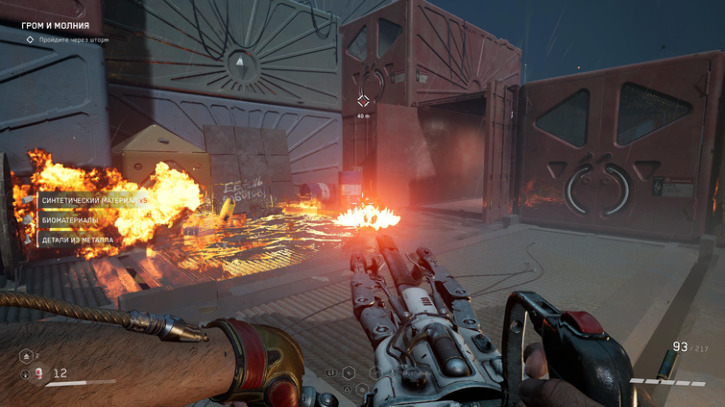Select the 'Синтетический материал' loot entry

pyautogui.click(x=88, y=200)
